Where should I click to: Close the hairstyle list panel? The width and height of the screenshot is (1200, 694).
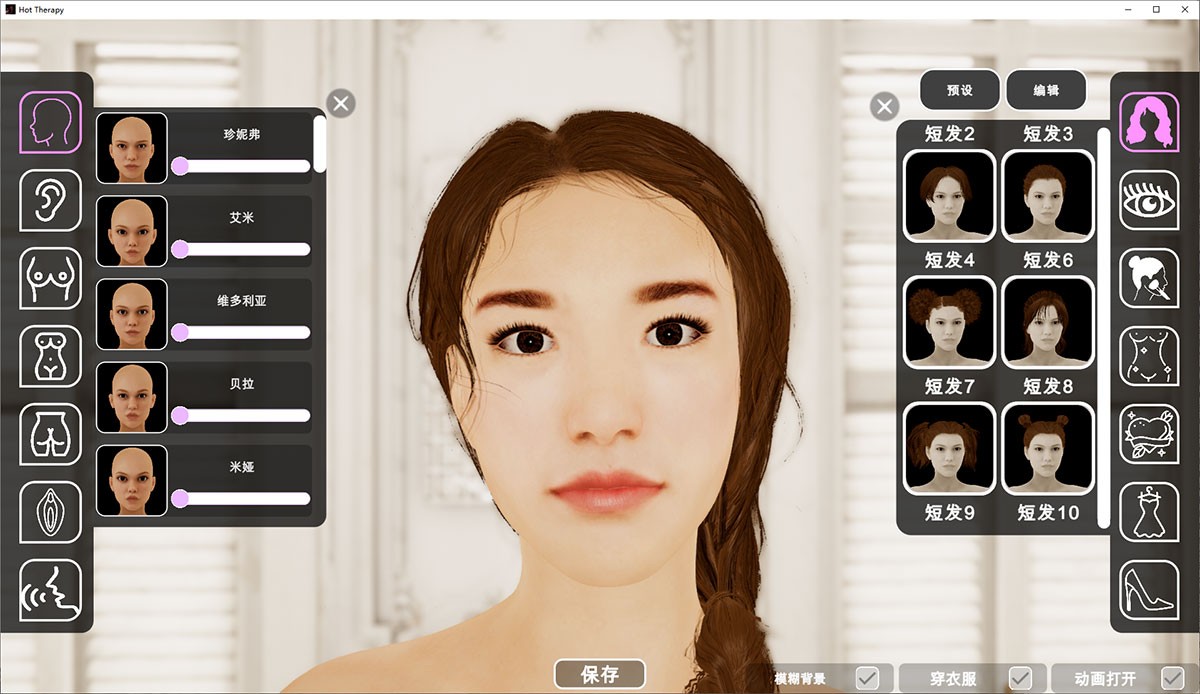tap(884, 106)
